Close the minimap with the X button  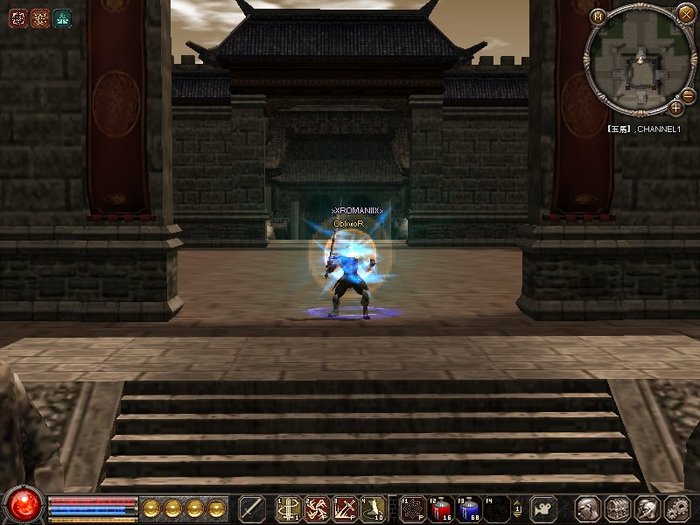(x=685, y=15)
